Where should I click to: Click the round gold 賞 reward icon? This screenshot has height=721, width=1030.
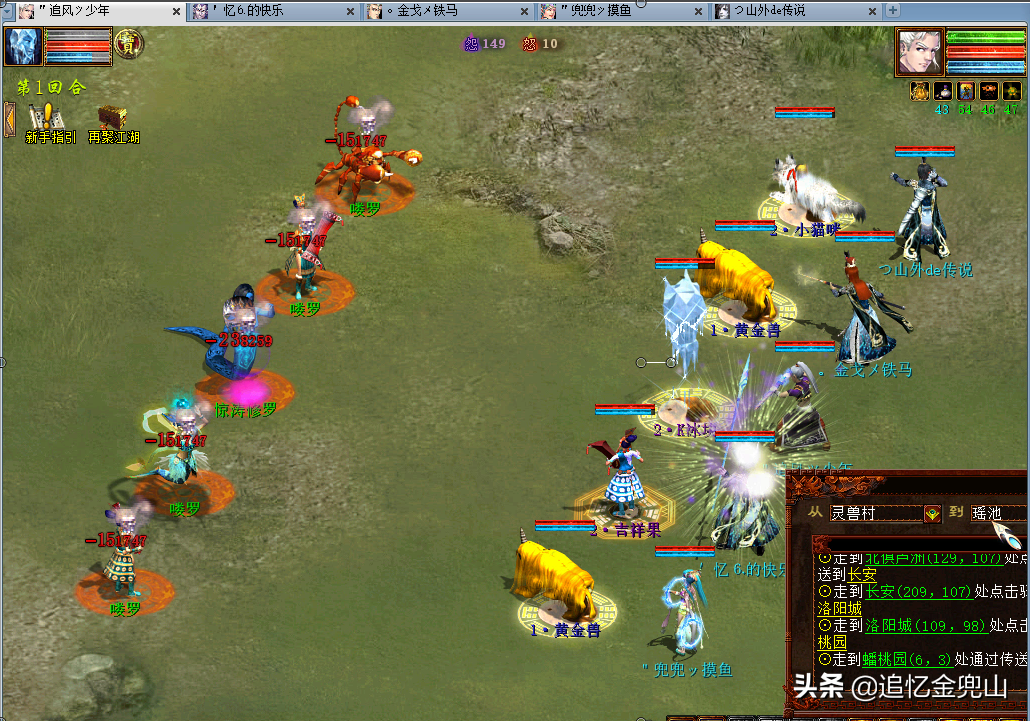click(x=129, y=44)
